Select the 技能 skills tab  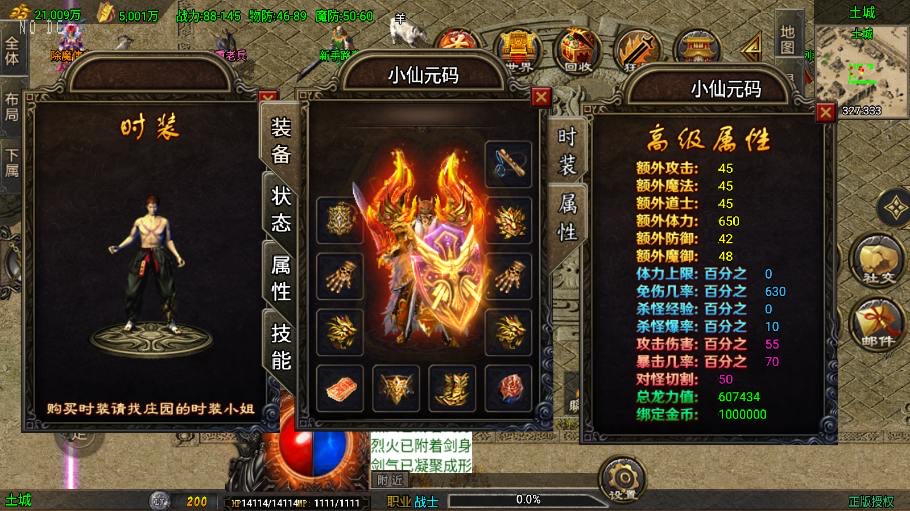pos(281,346)
